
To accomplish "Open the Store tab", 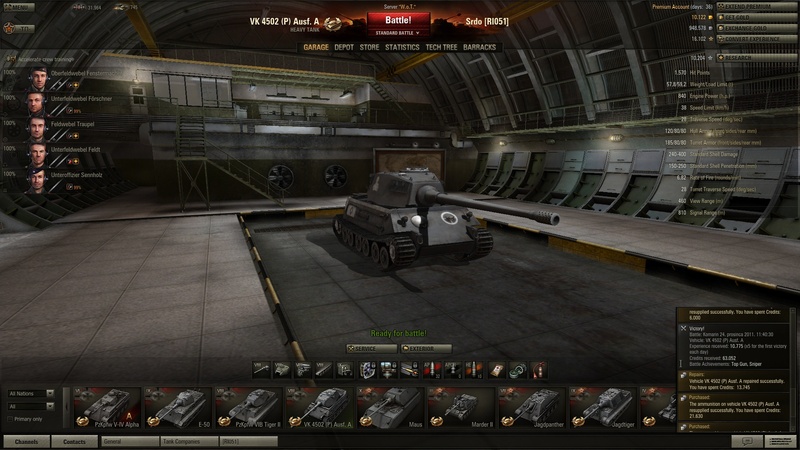I will [x=369, y=47].
